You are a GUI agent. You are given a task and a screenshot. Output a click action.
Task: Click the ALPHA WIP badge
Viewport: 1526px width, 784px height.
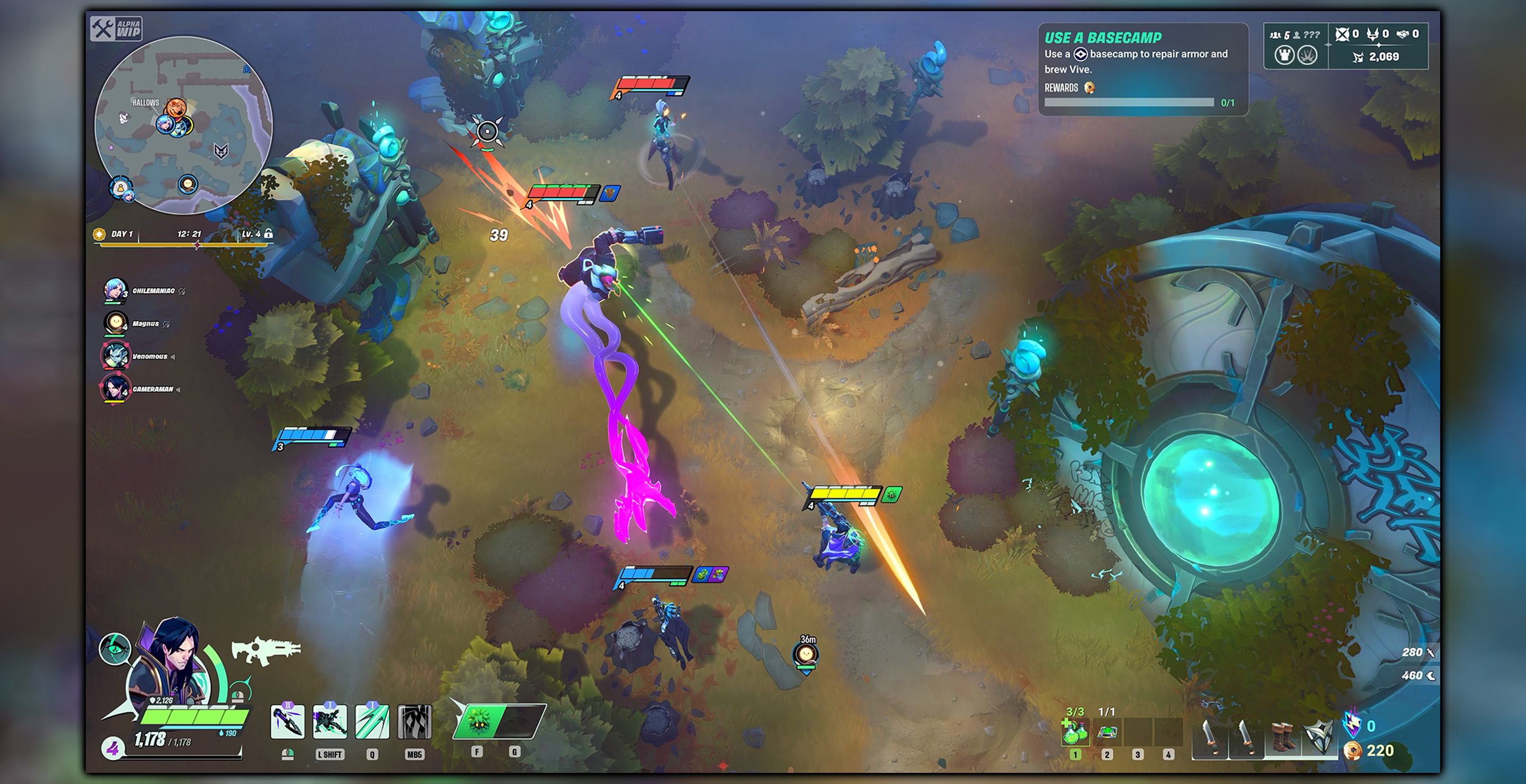(116, 29)
